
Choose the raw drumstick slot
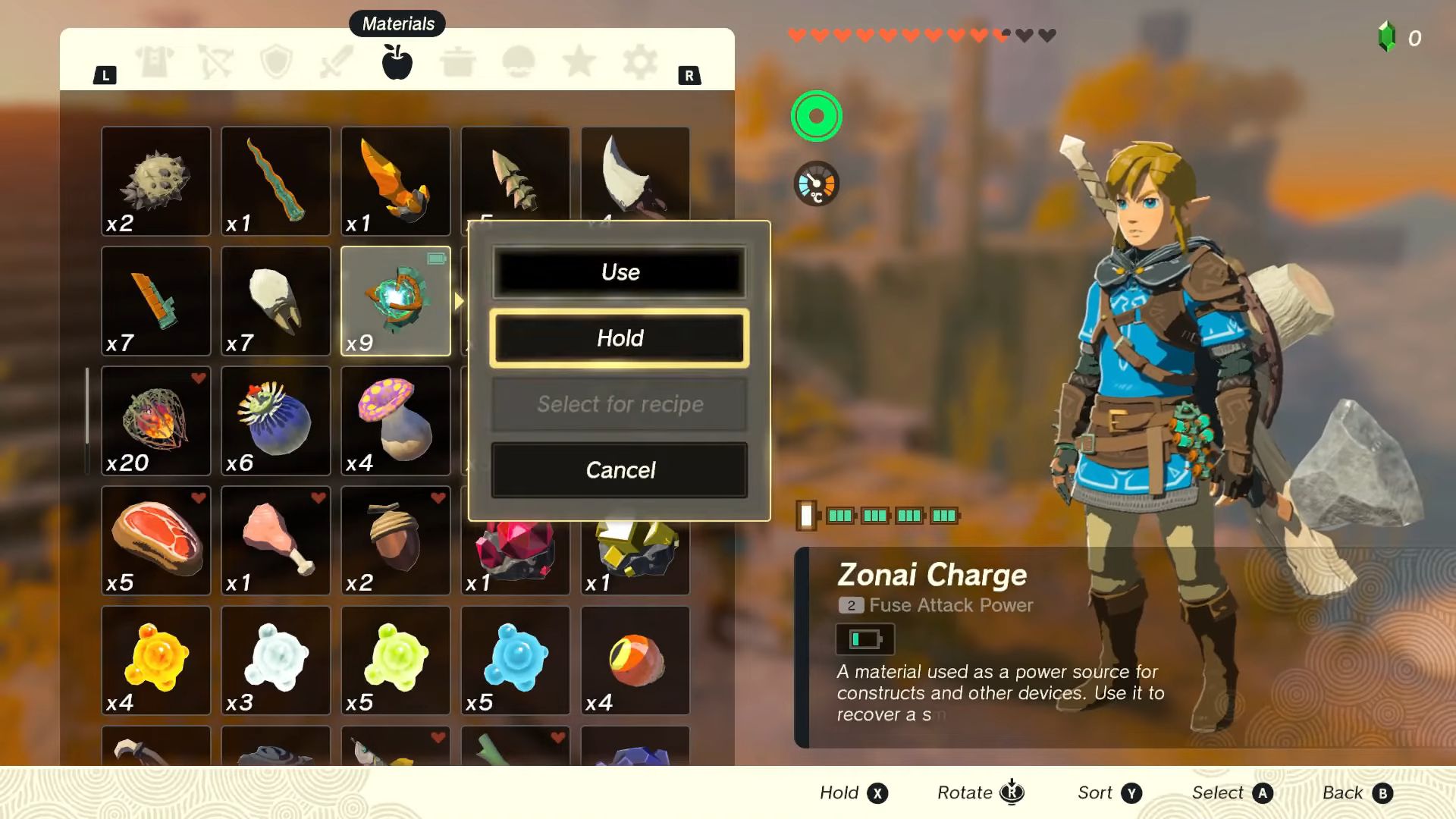tap(276, 541)
